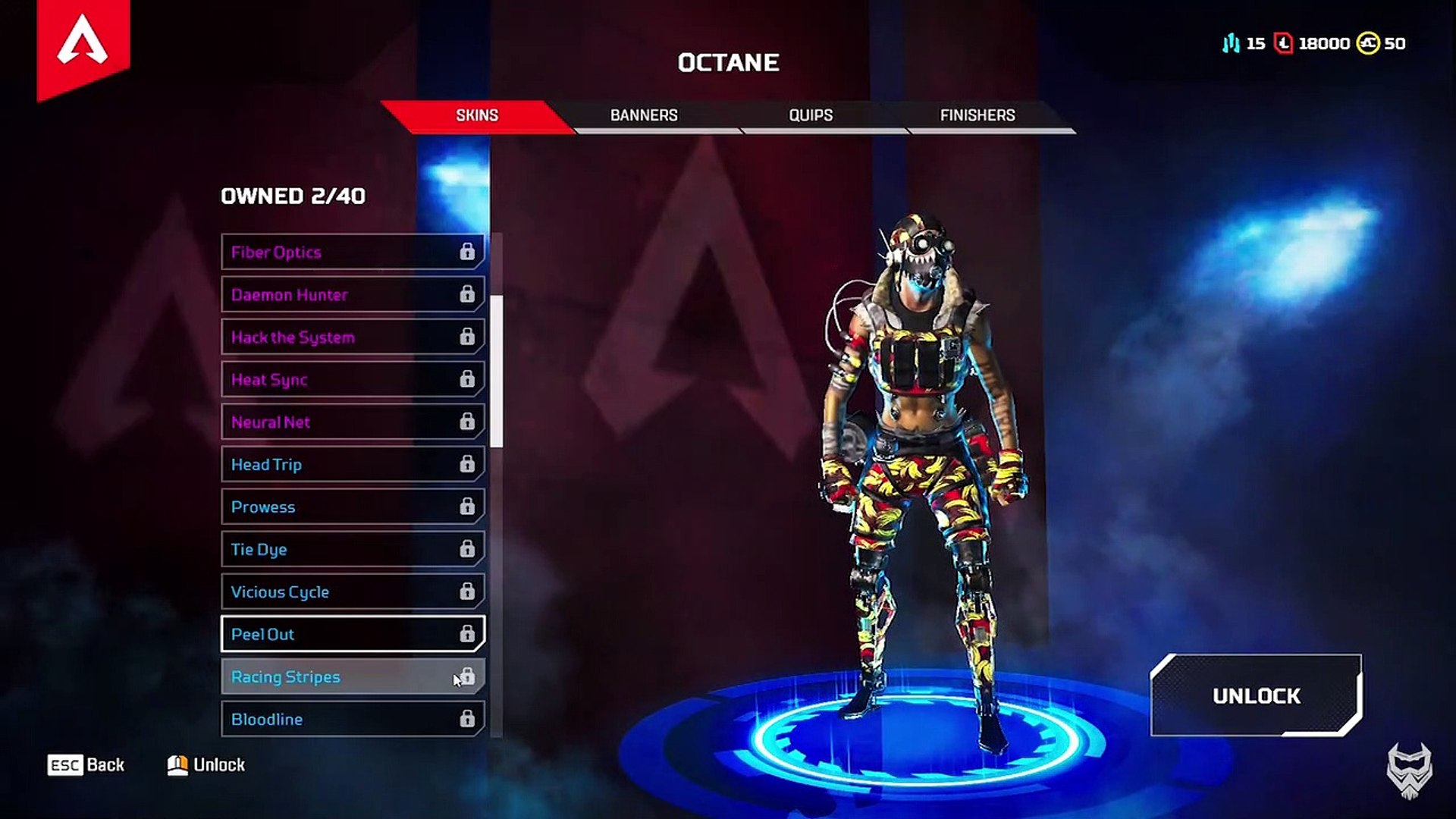1456x819 pixels.
Task: Select the Racing Stripes skin
Action: [353, 676]
